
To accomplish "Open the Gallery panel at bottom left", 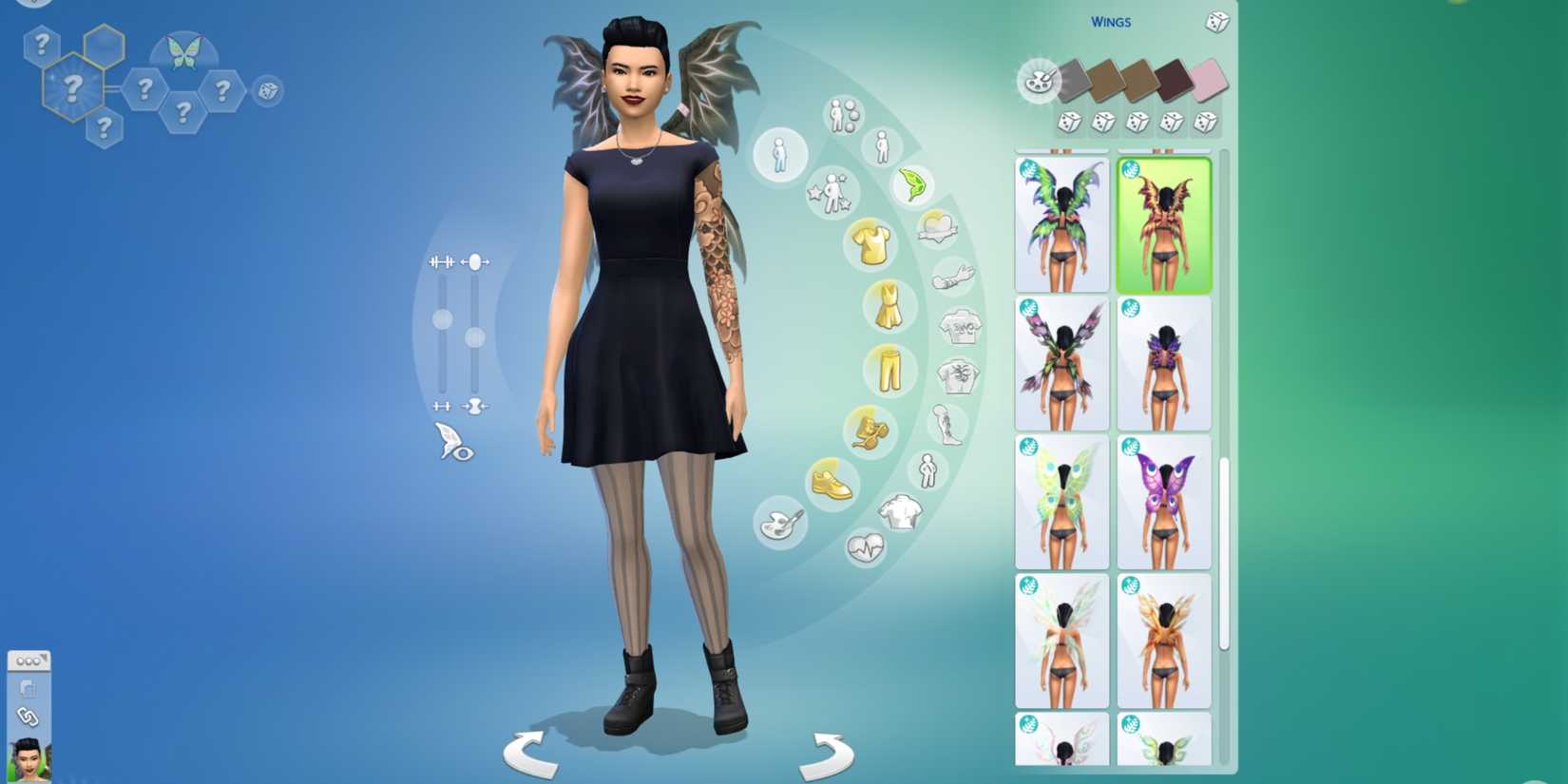I will (27, 688).
